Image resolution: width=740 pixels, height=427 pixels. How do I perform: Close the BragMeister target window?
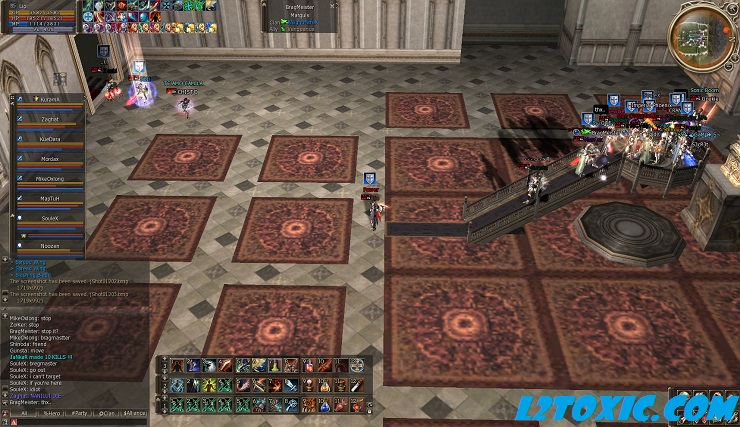point(331,5)
